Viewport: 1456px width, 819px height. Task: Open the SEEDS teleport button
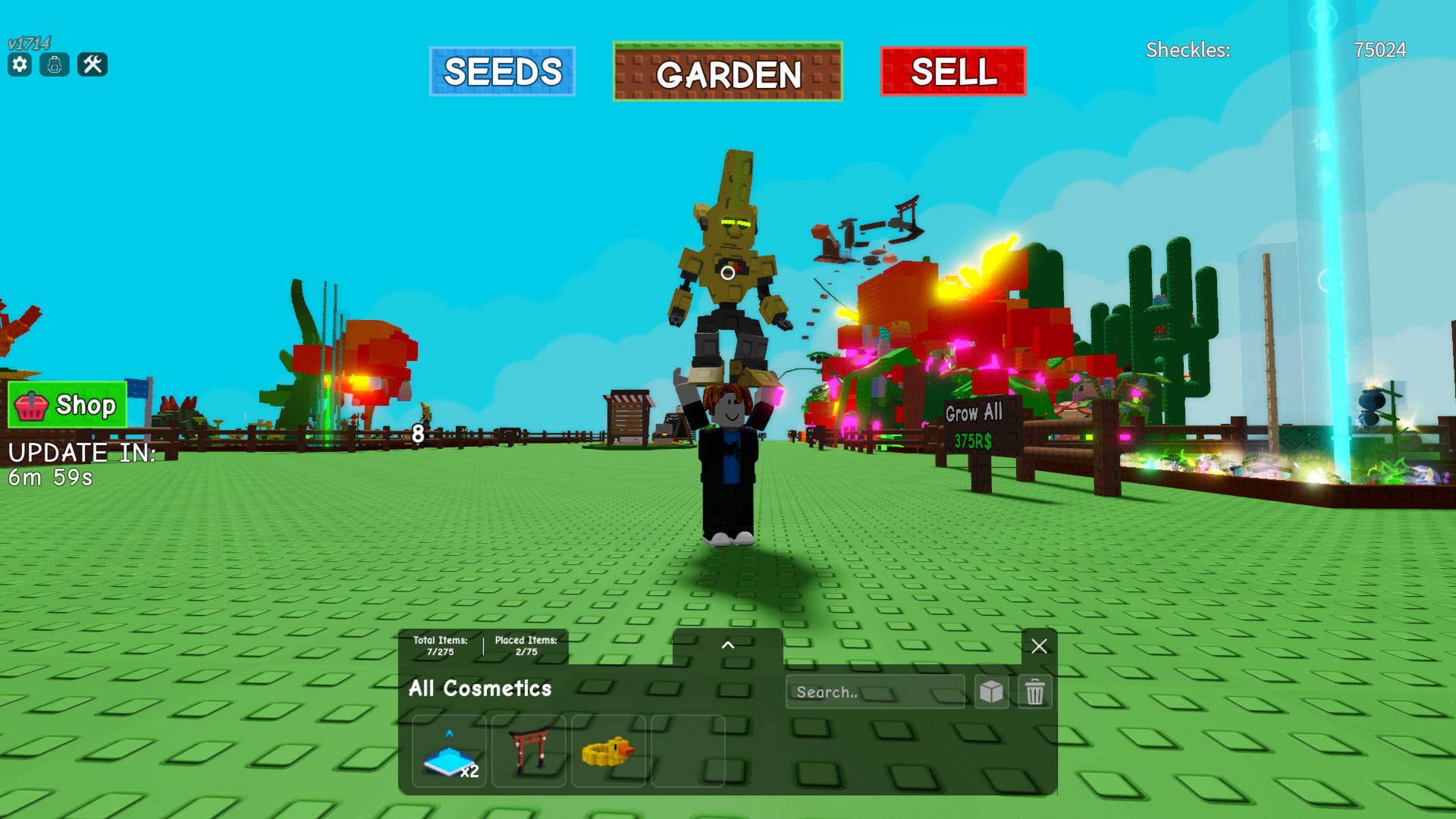coord(502,72)
